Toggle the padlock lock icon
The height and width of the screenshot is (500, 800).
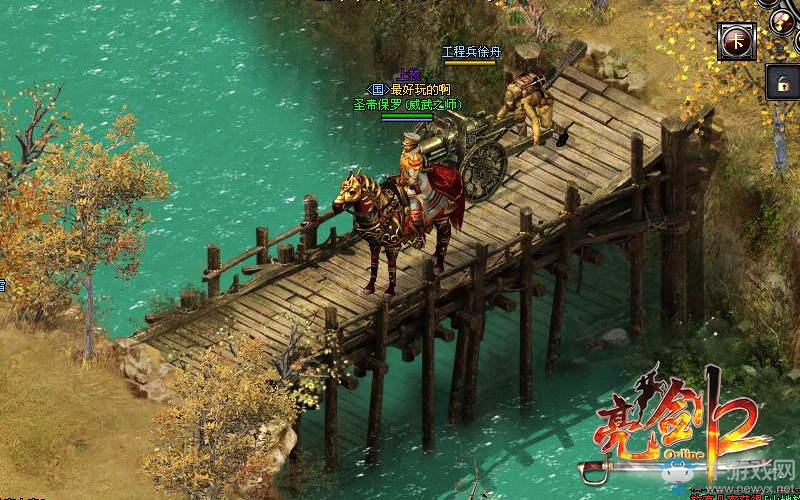click(781, 83)
